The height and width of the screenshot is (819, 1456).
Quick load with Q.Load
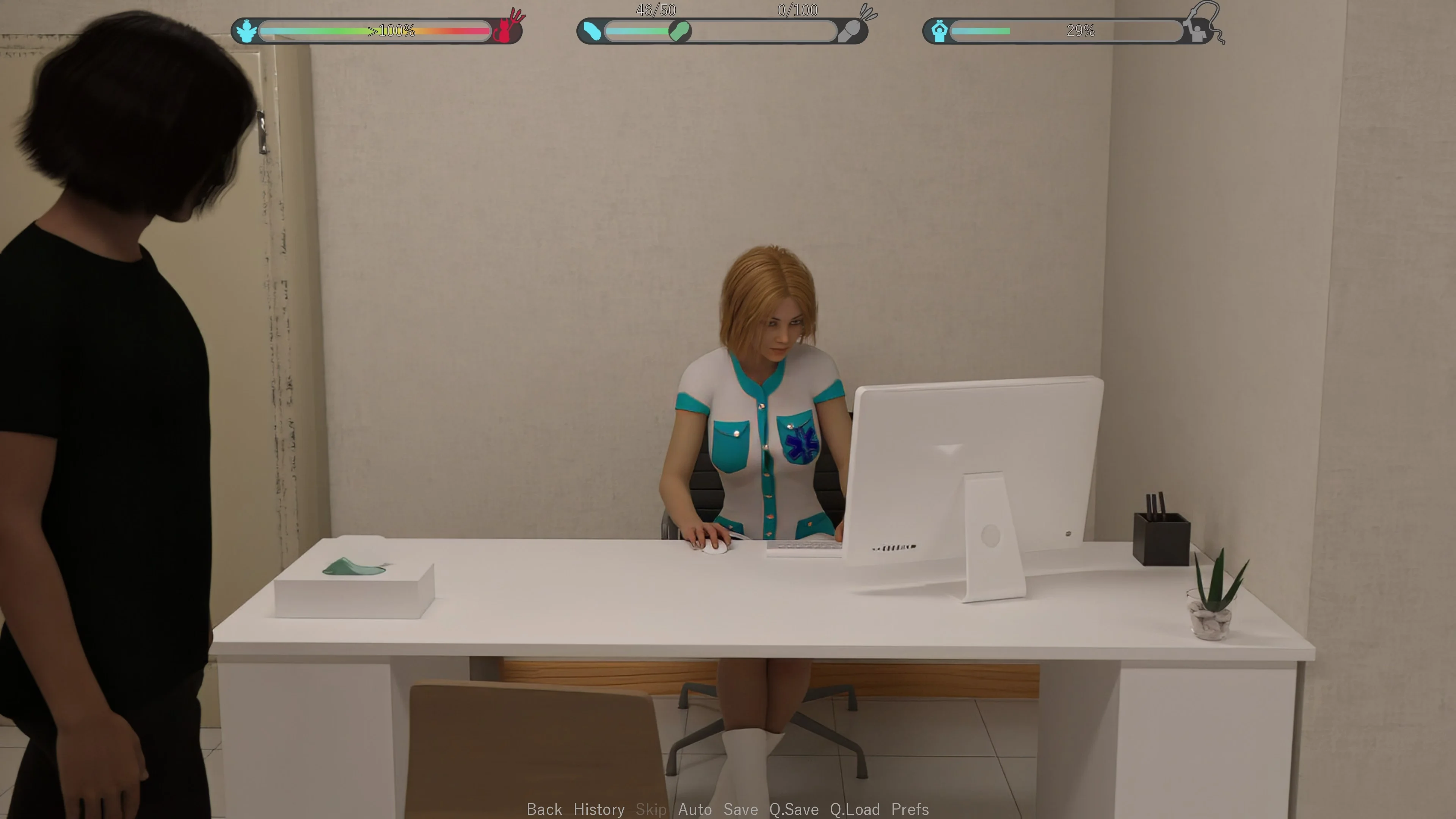pyautogui.click(x=855, y=810)
